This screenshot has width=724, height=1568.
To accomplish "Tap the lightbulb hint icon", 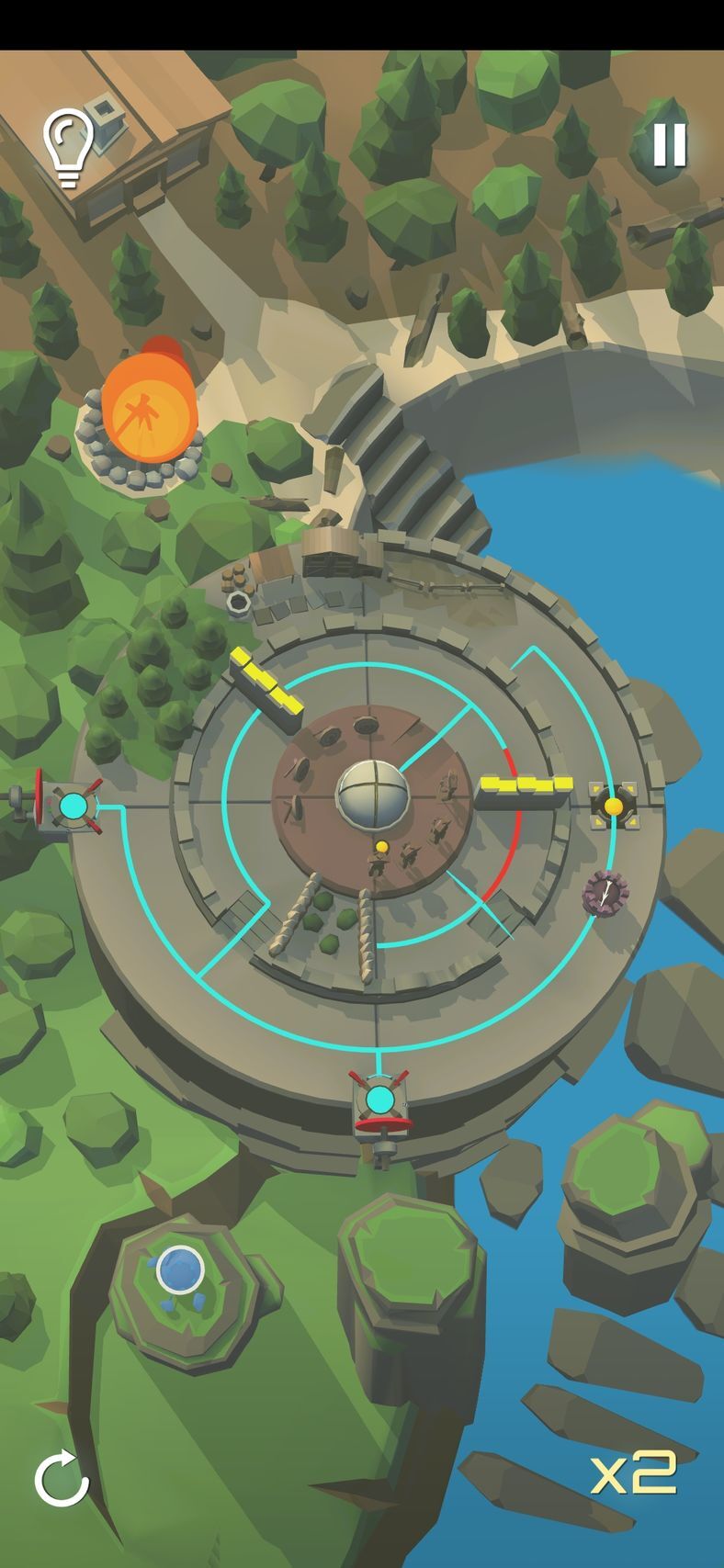I will point(68,145).
